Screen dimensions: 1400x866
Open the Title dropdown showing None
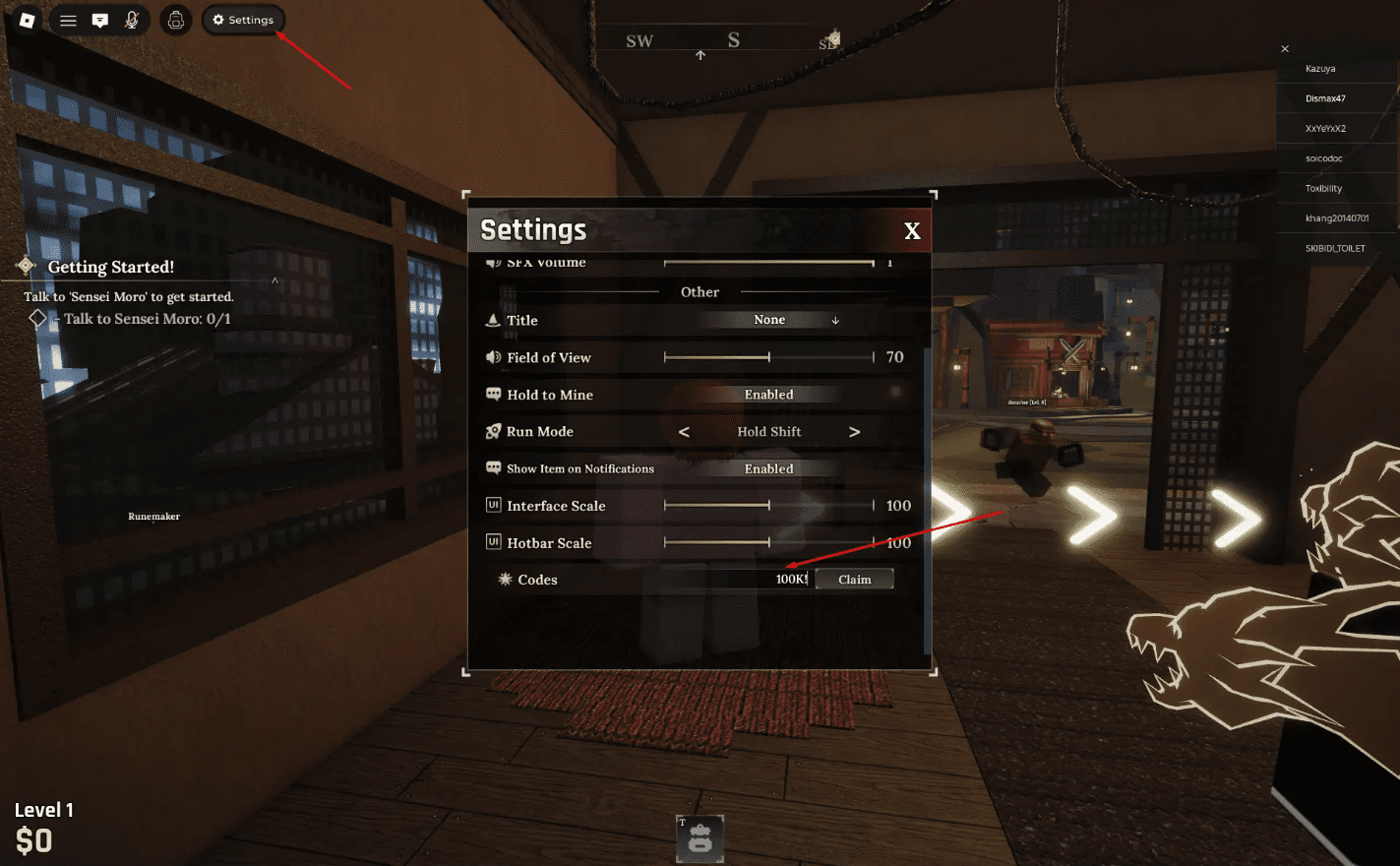[x=769, y=320]
